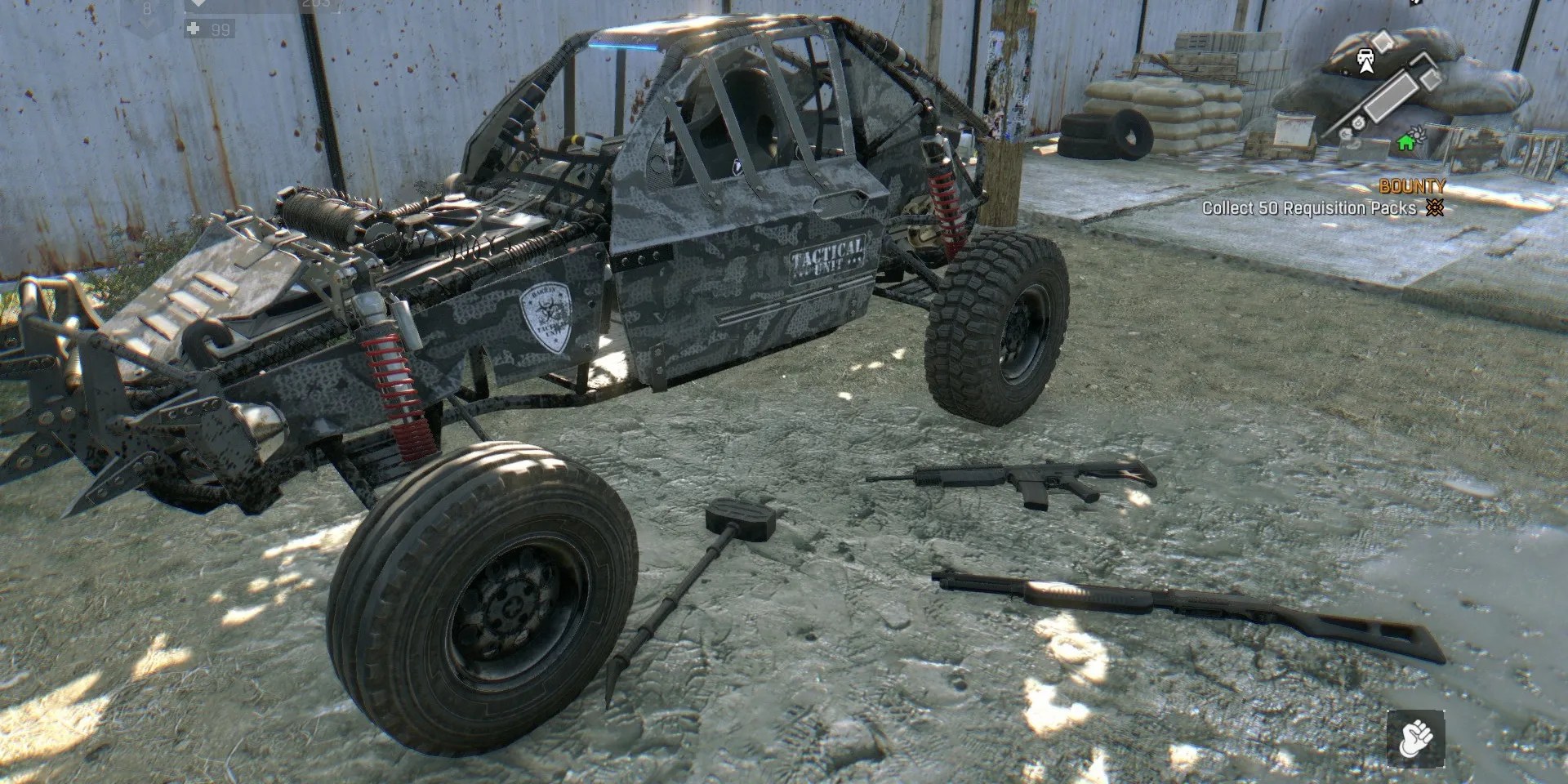1568x784 pixels.
Task: Click the medkit plus icon showing 99
Action: (x=193, y=30)
